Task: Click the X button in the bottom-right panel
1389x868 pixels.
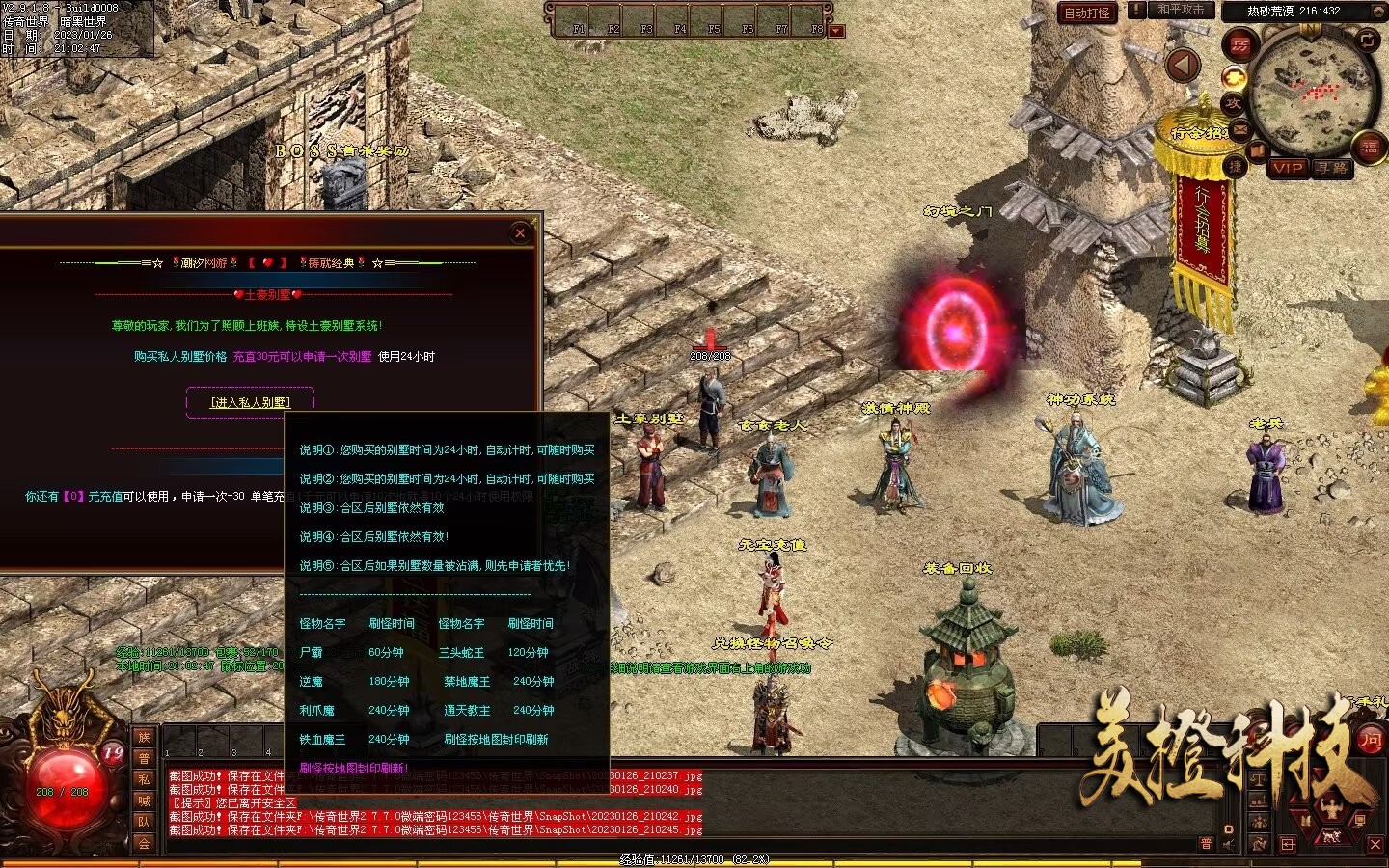Action: pyautogui.click(x=1375, y=844)
